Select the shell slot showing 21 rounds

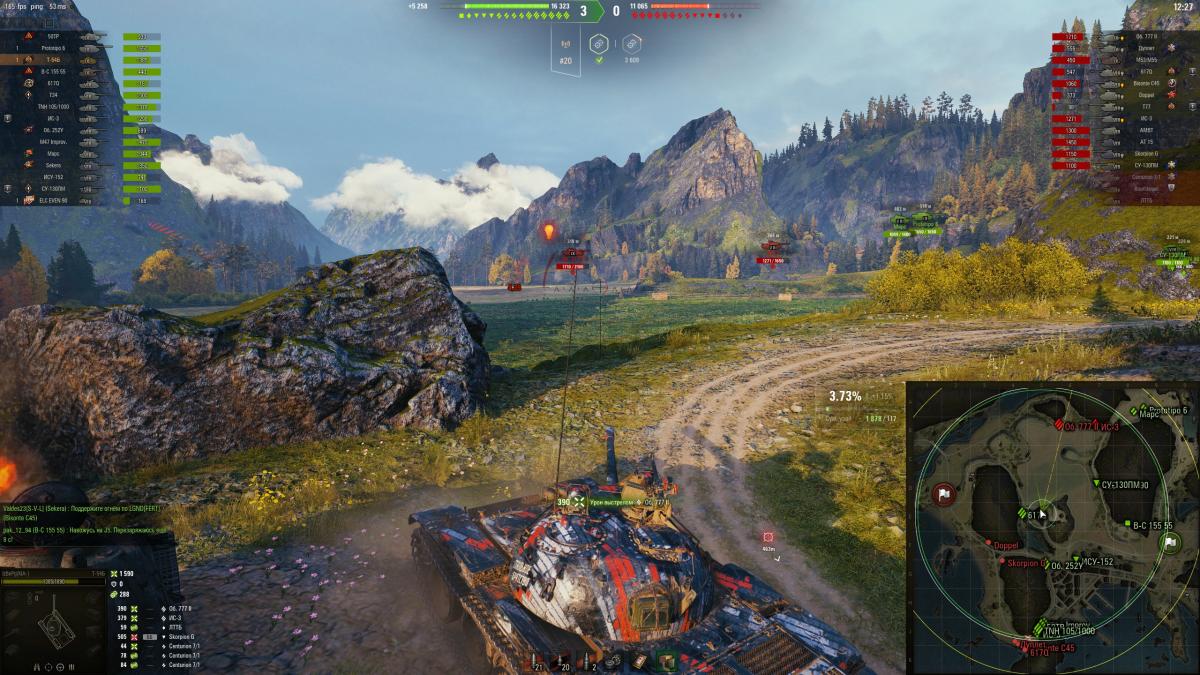pyautogui.click(x=537, y=663)
